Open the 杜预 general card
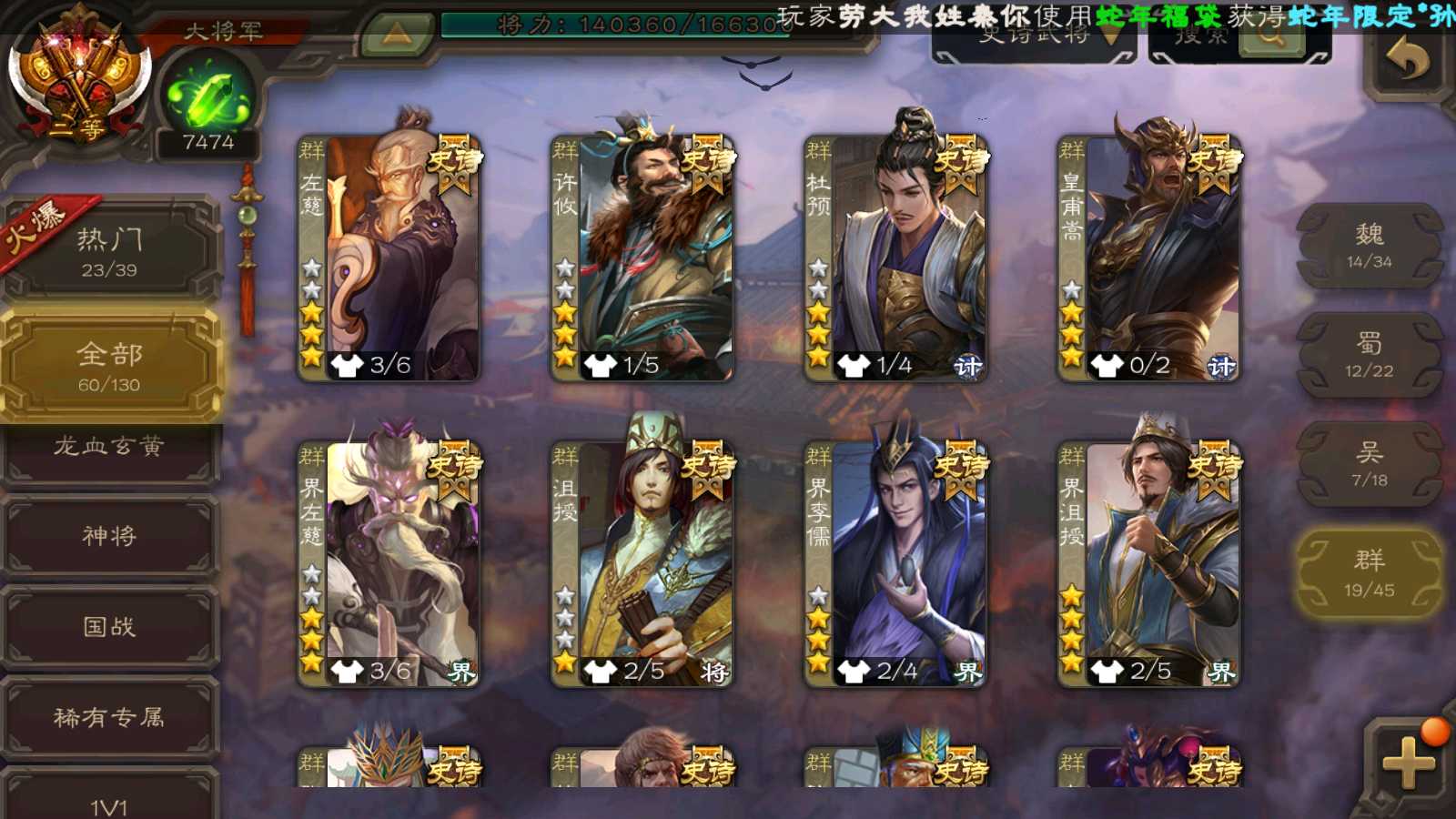Viewport: 1456px width, 819px height. point(895,257)
